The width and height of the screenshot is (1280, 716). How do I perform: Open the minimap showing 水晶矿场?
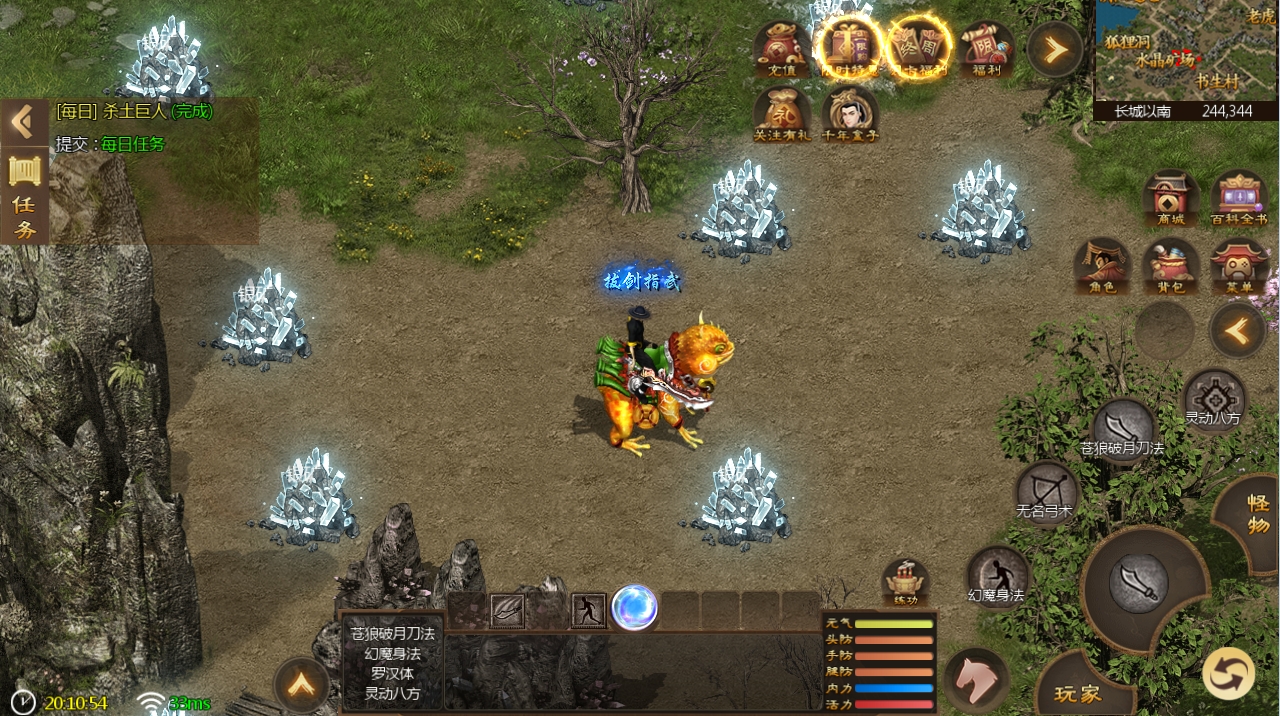[x=1187, y=50]
